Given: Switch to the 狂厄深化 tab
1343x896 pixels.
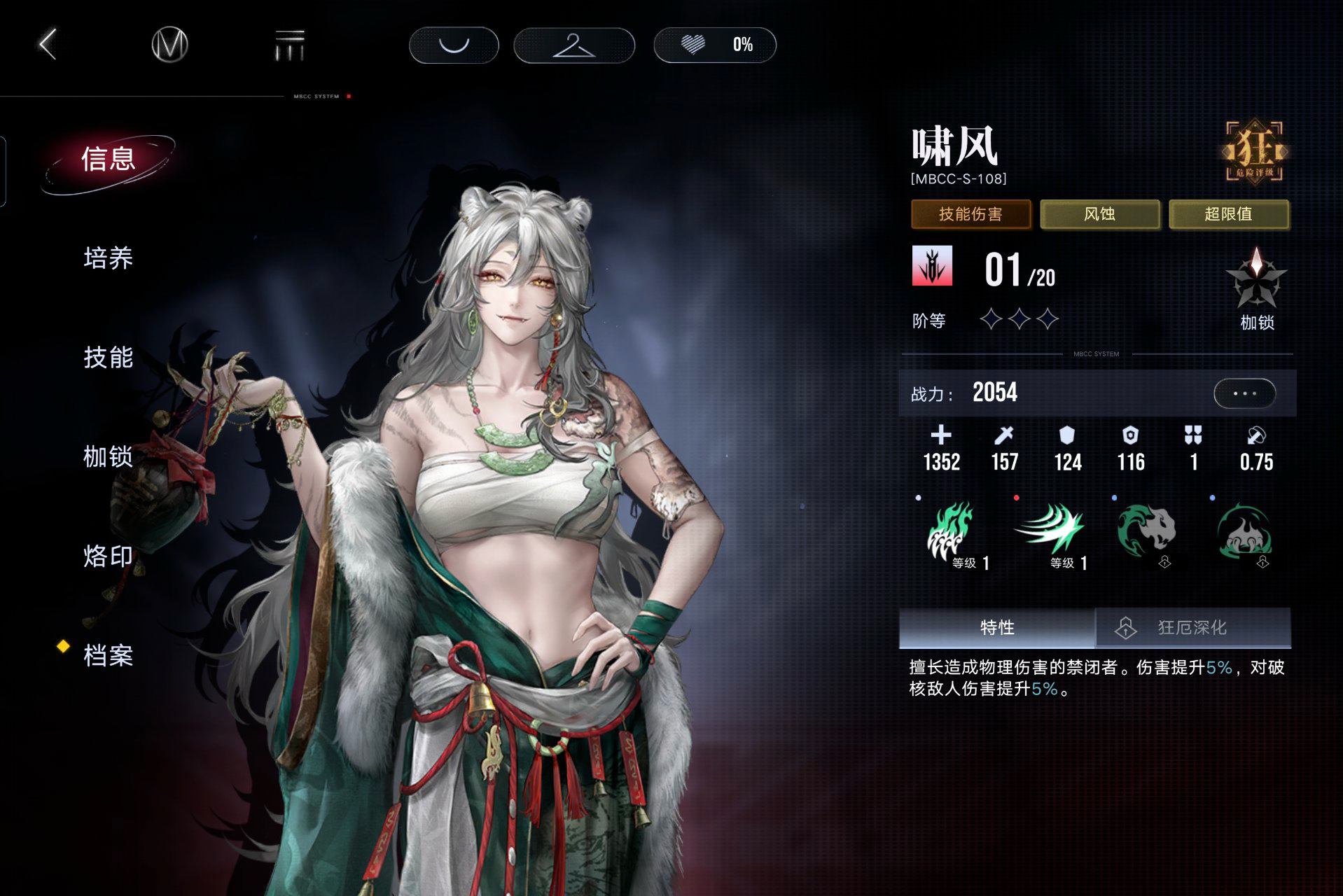Looking at the screenshot, I should click(1192, 627).
